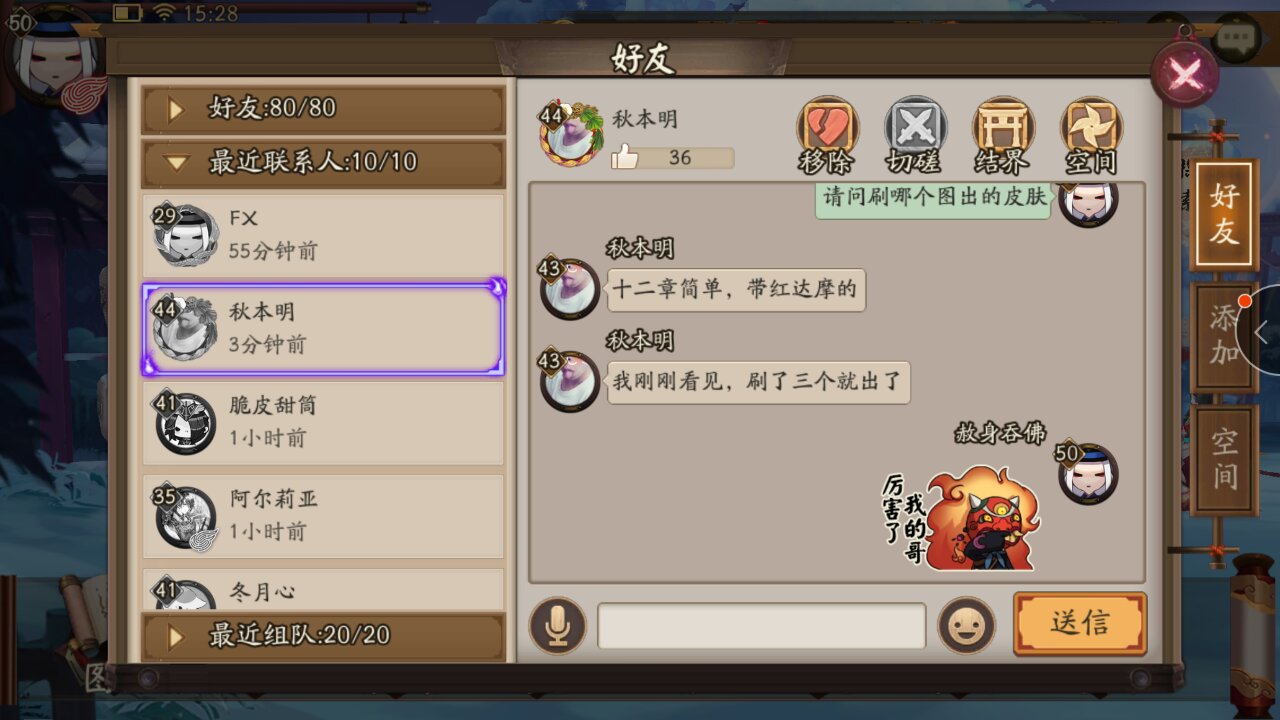This screenshot has width=1280, height=720.
Task: Select the 移除 remove friend icon
Action: 826,131
